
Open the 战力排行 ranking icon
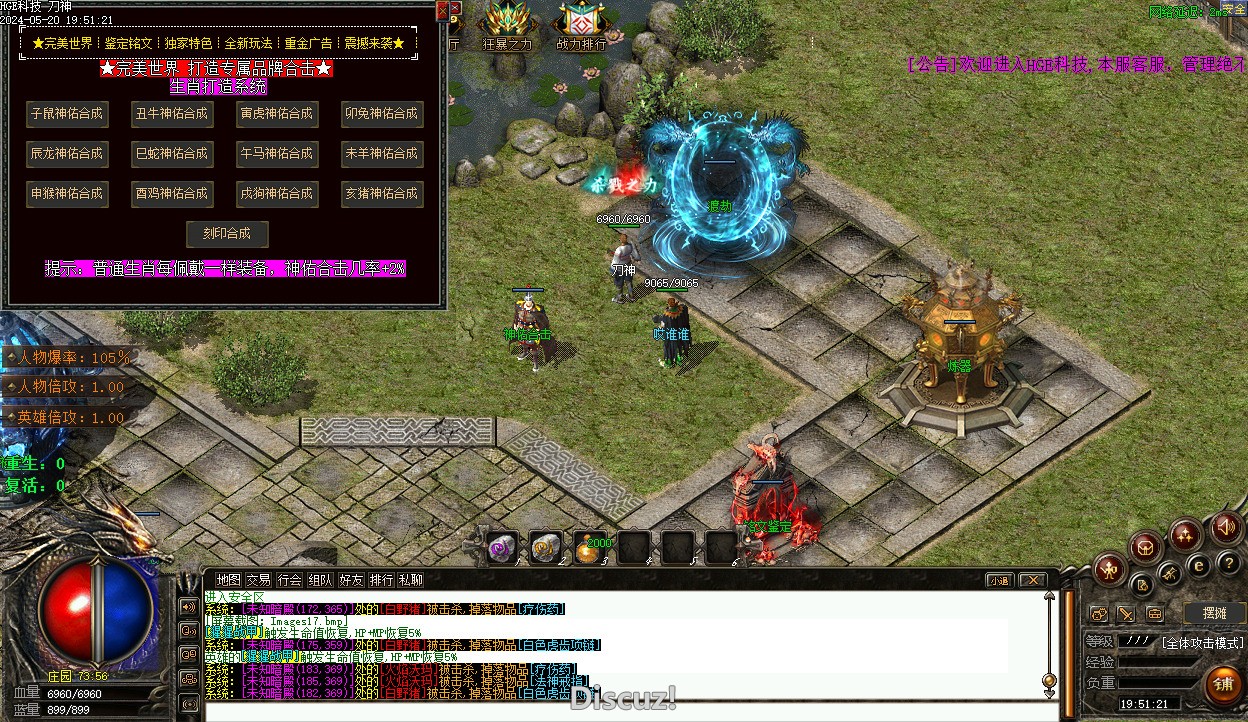pos(581,26)
